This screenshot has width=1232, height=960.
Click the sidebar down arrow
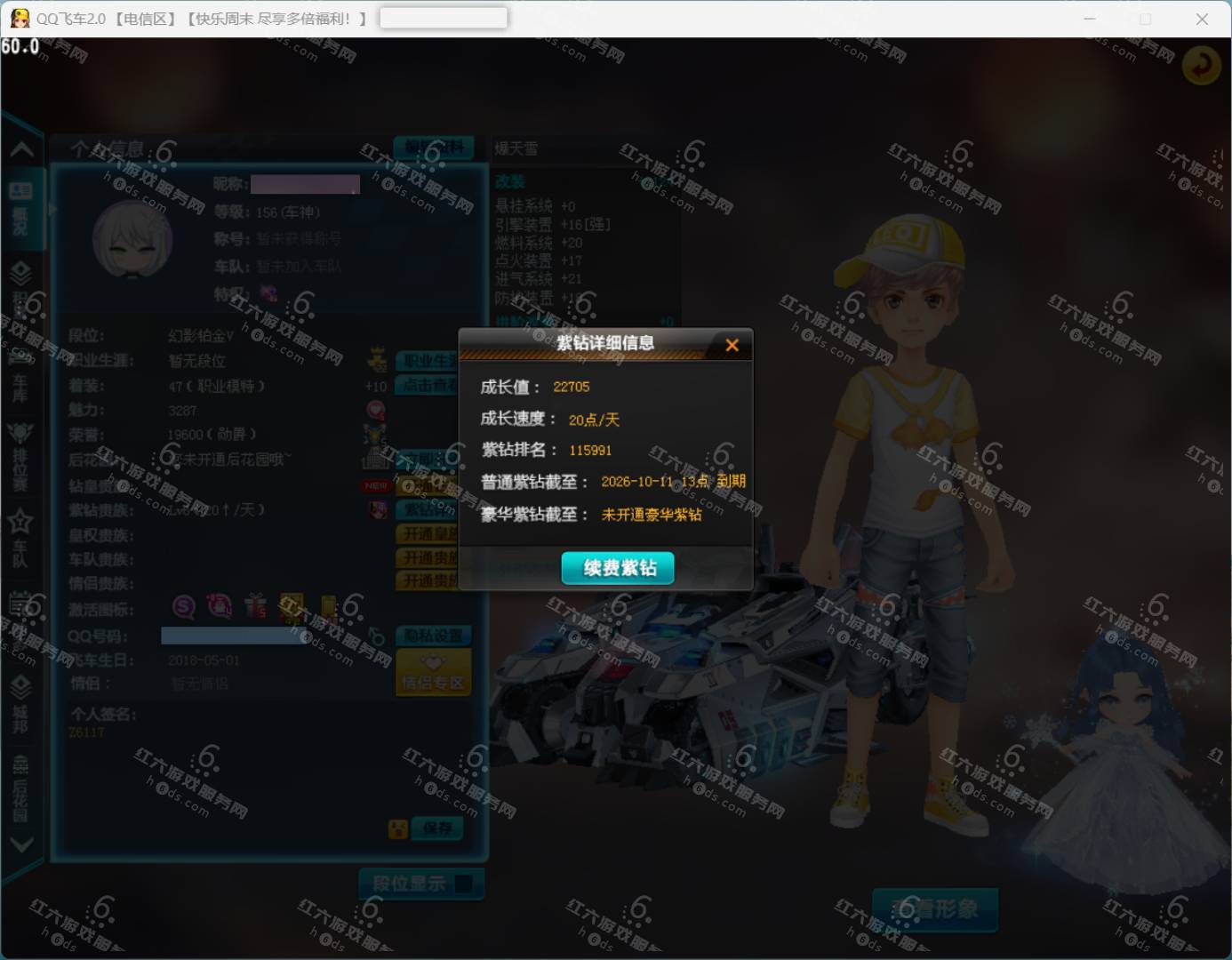click(20, 844)
